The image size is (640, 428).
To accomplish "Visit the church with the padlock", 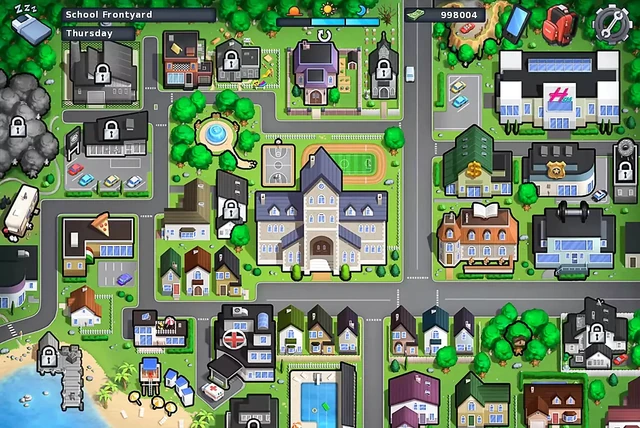I will (x=382, y=68).
